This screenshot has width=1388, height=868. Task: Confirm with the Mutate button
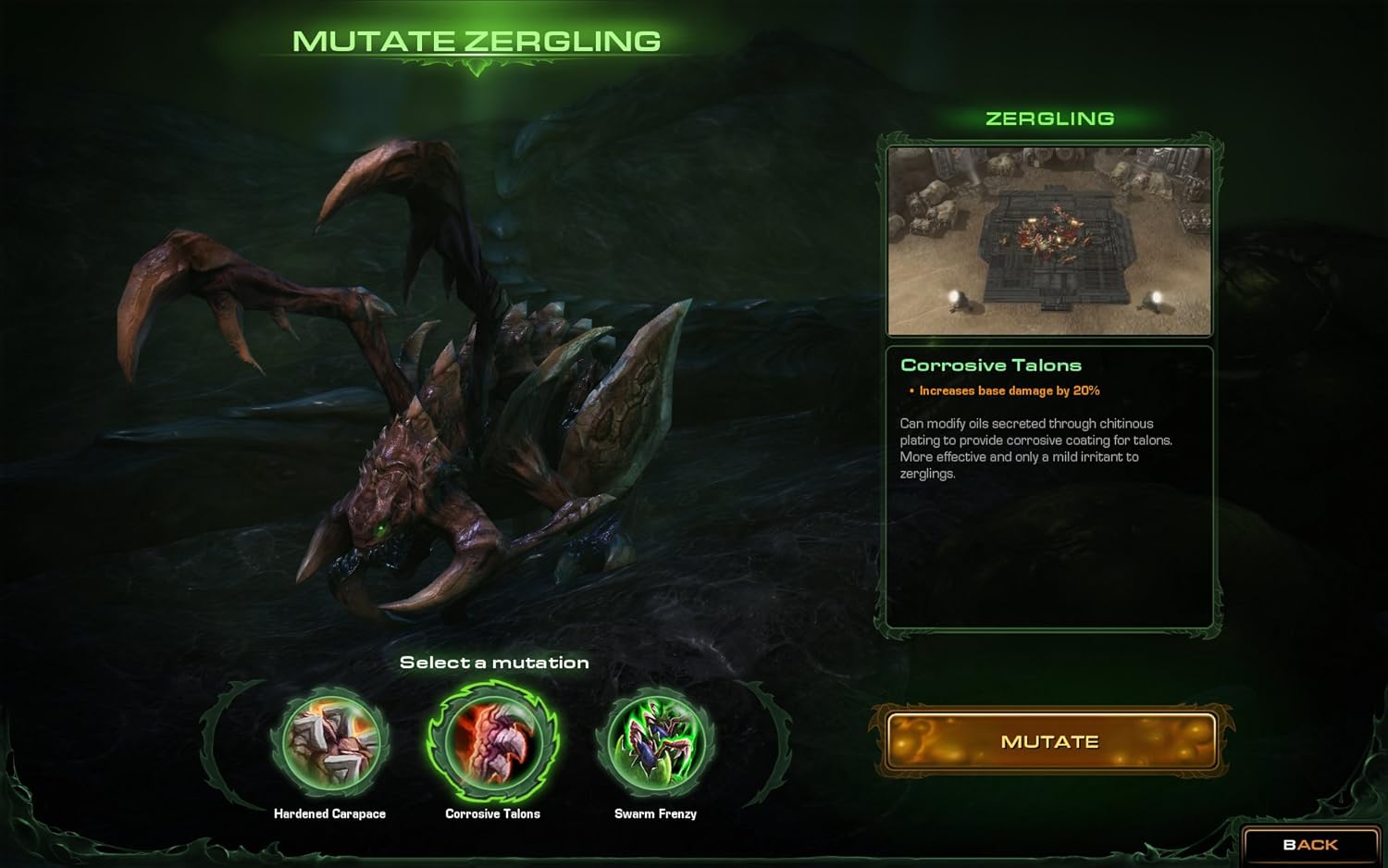click(1050, 741)
